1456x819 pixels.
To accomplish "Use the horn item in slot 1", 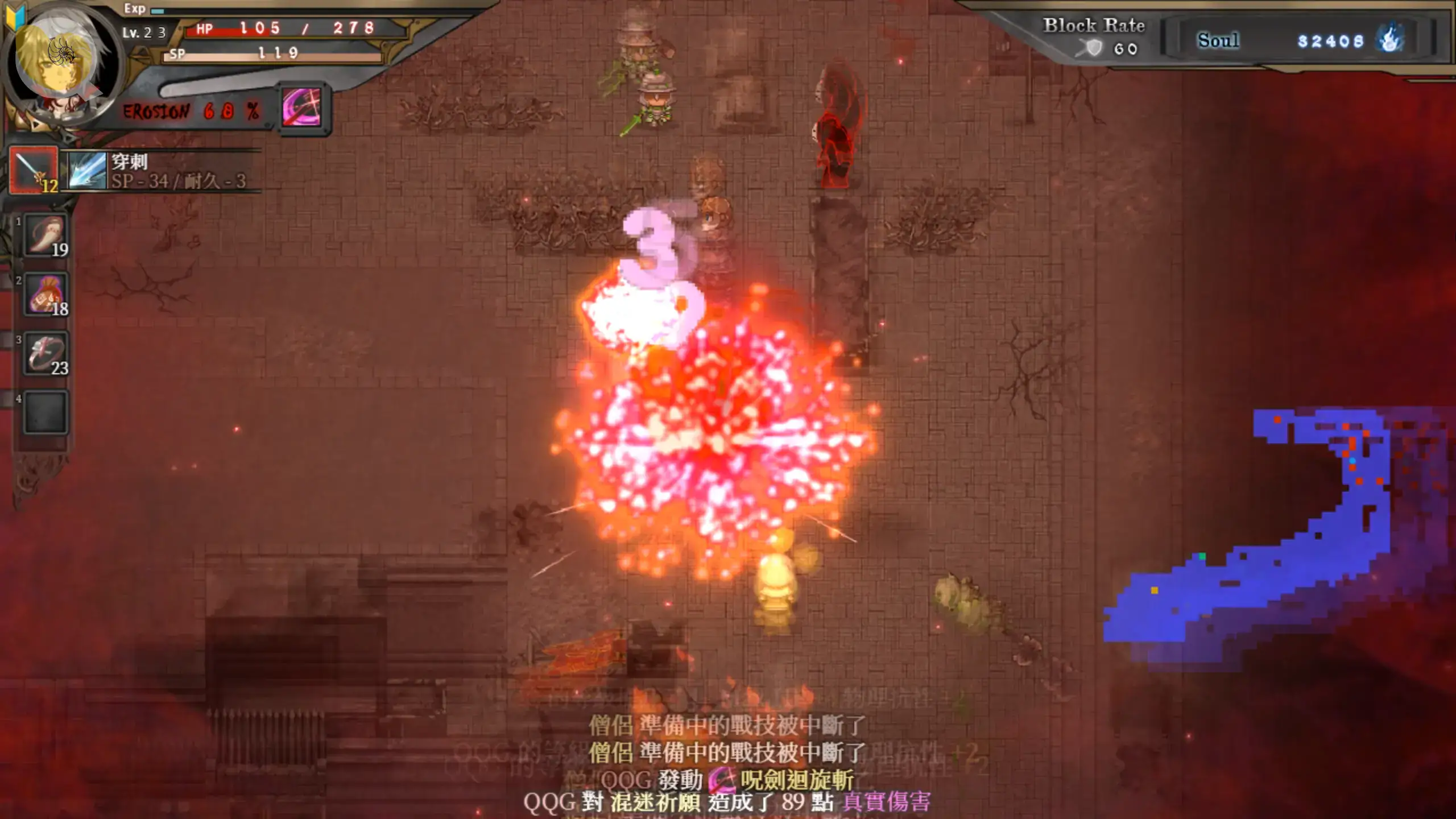I will tap(45, 235).
